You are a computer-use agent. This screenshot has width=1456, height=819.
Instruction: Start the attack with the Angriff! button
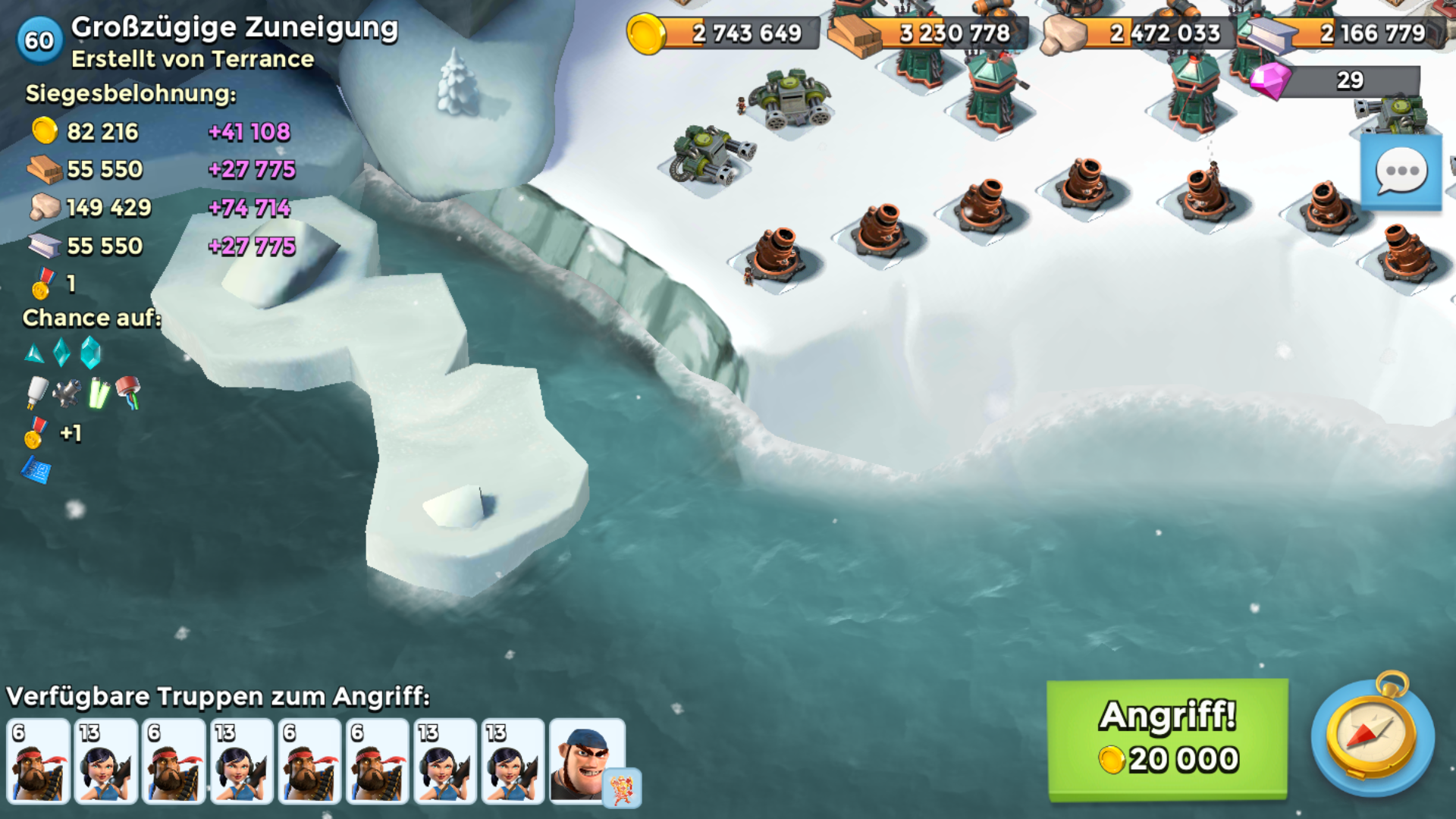1167,739
